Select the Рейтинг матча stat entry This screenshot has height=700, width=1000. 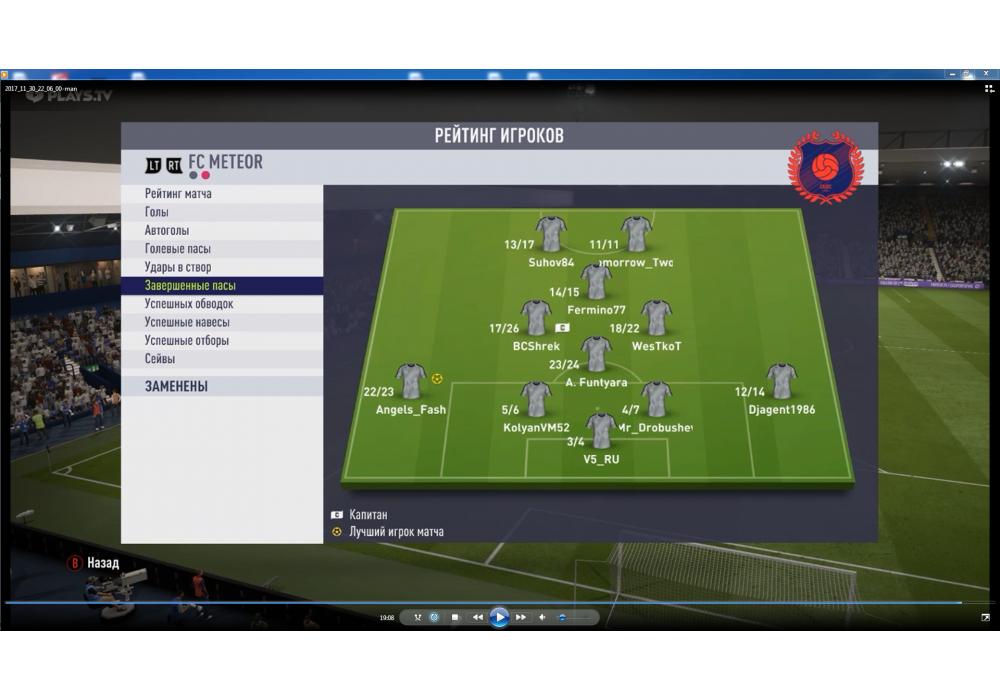pos(178,194)
